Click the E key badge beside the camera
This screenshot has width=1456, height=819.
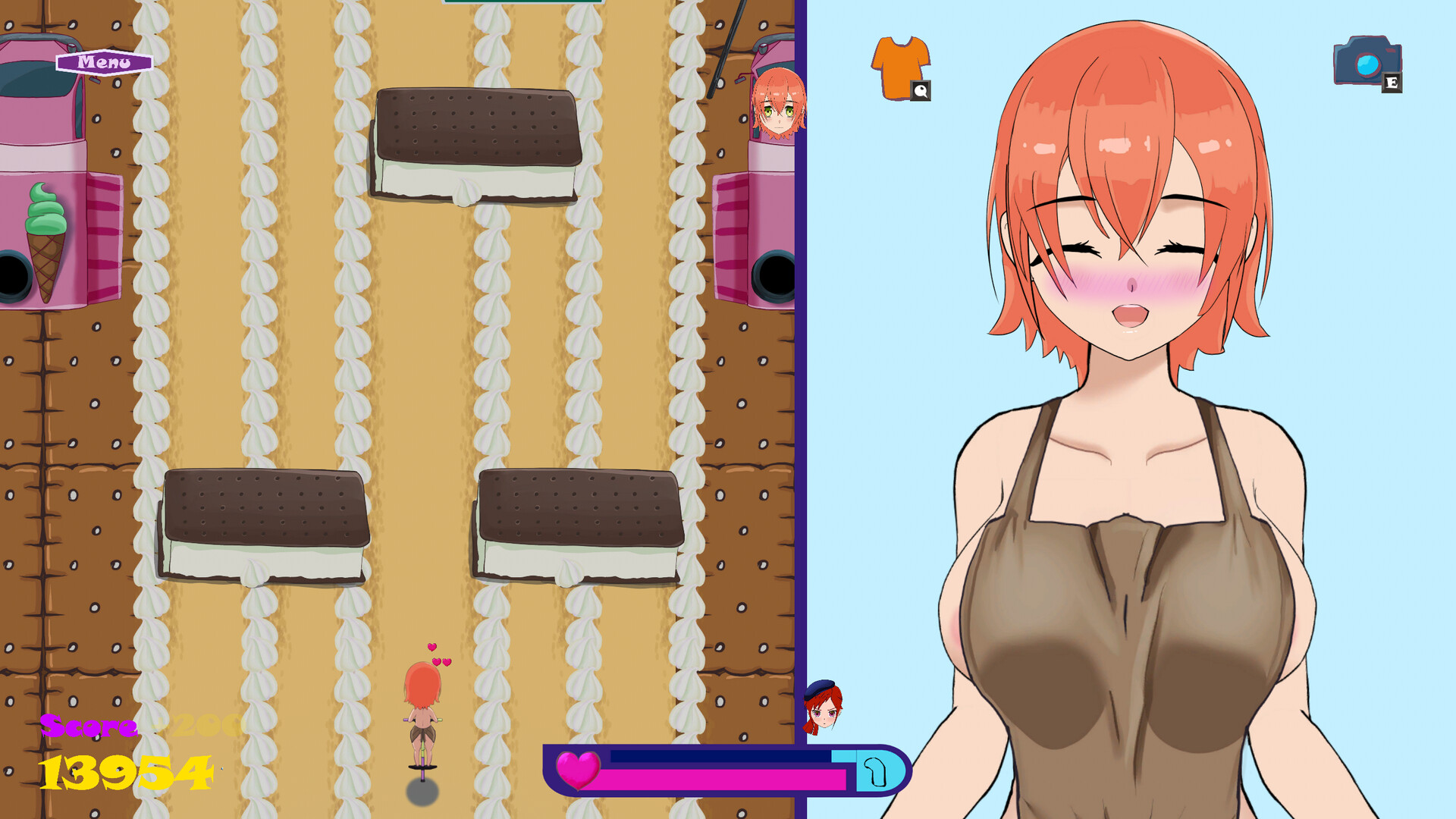pyautogui.click(x=1394, y=81)
